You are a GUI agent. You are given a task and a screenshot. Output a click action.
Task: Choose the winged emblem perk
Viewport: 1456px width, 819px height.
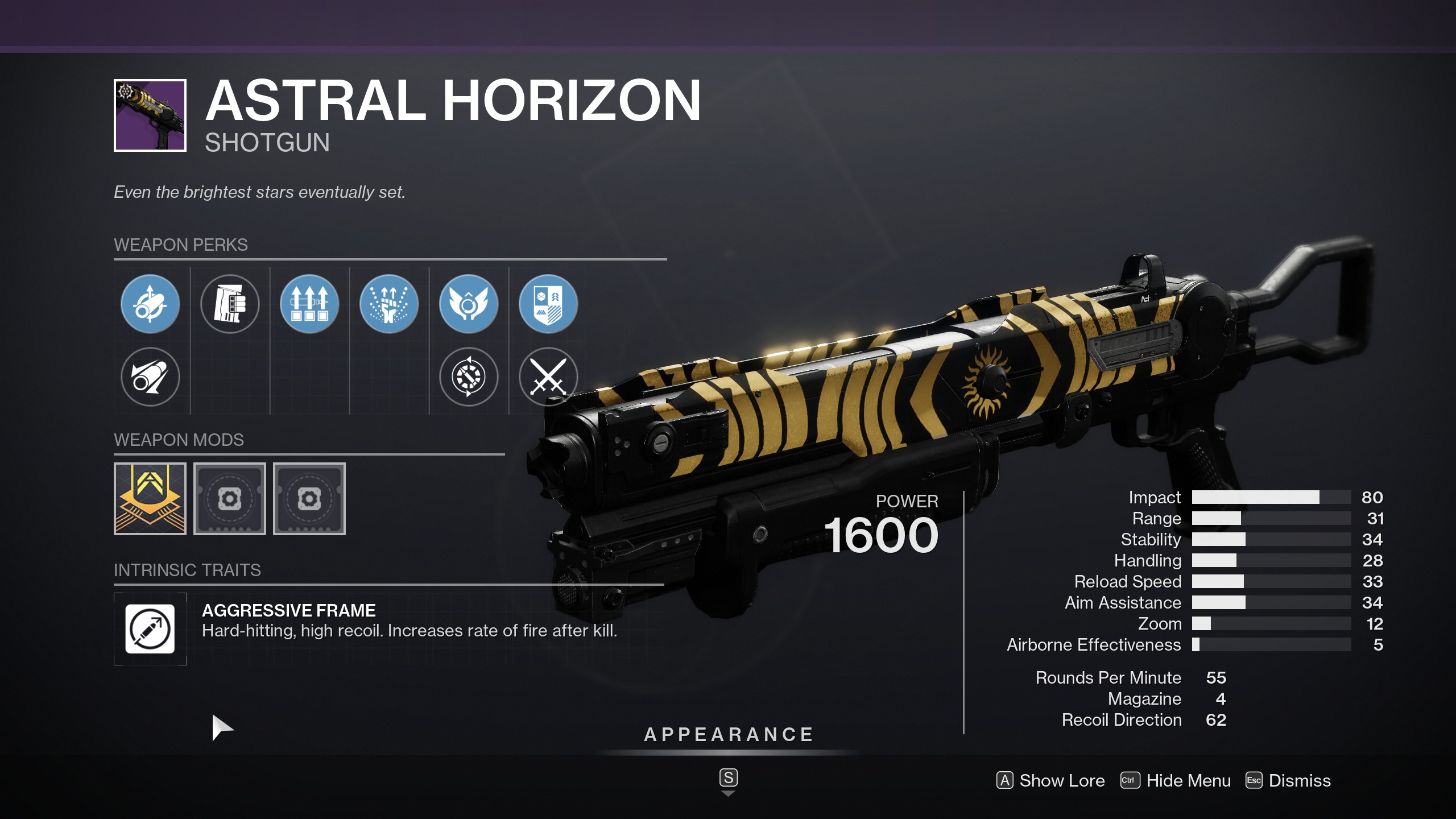click(469, 304)
